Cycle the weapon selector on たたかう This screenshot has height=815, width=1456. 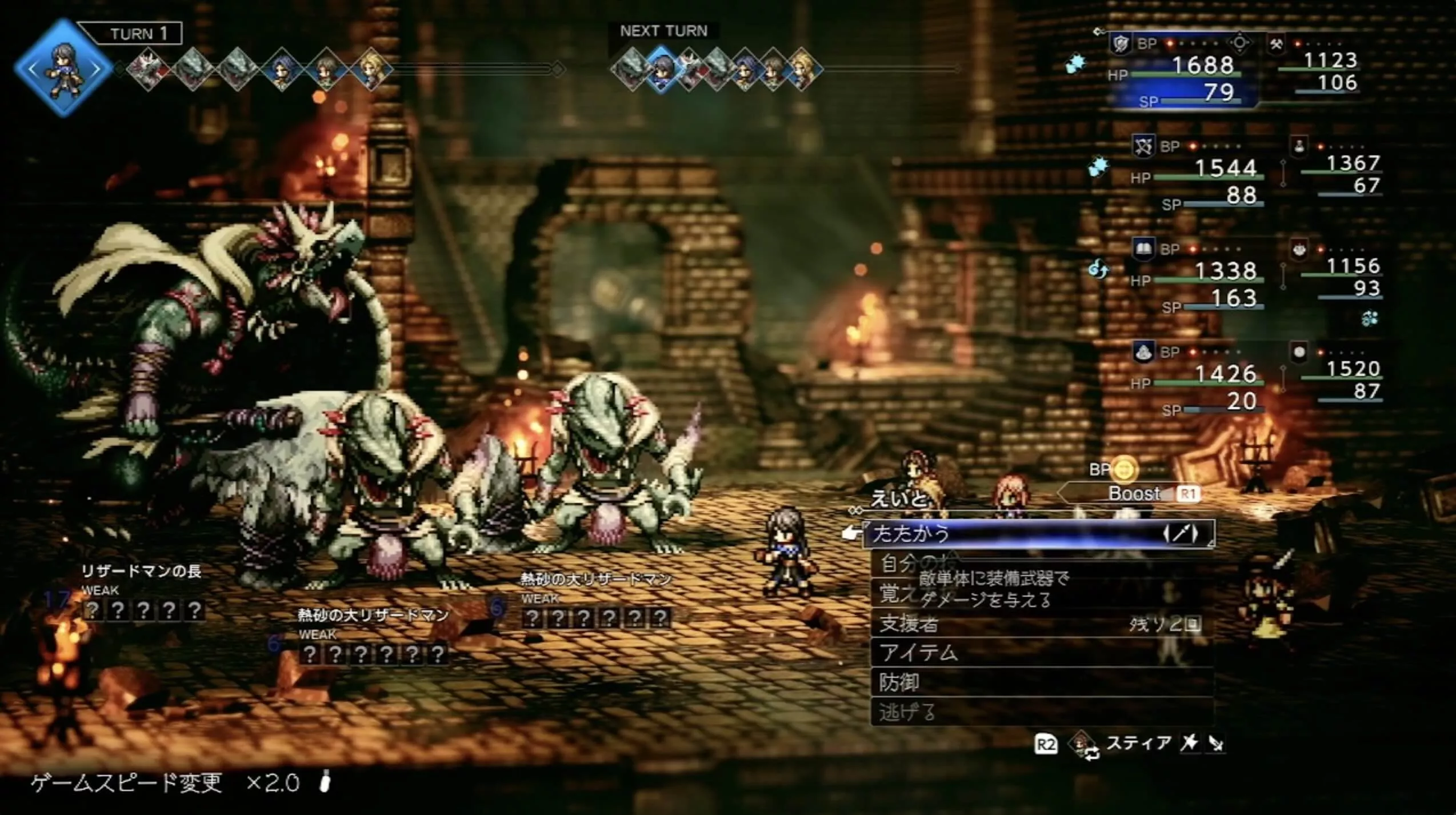pyautogui.click(x=1181, y=534)
